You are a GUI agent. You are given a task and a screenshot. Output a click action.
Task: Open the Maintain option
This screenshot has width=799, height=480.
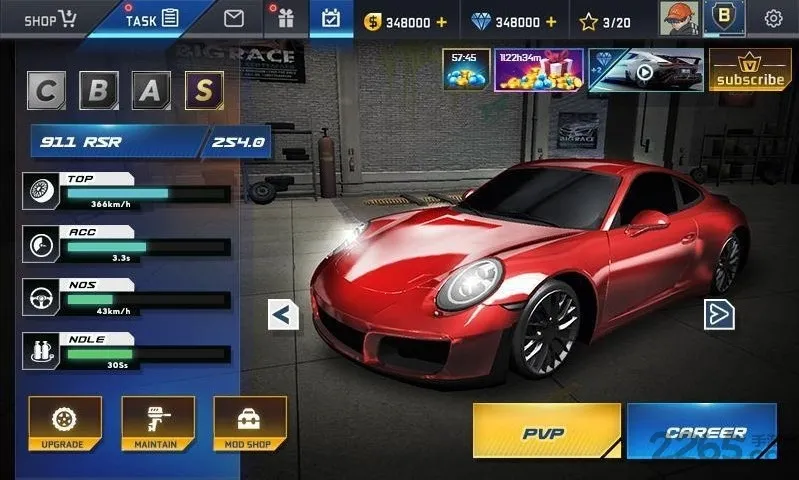coord(157,423)
